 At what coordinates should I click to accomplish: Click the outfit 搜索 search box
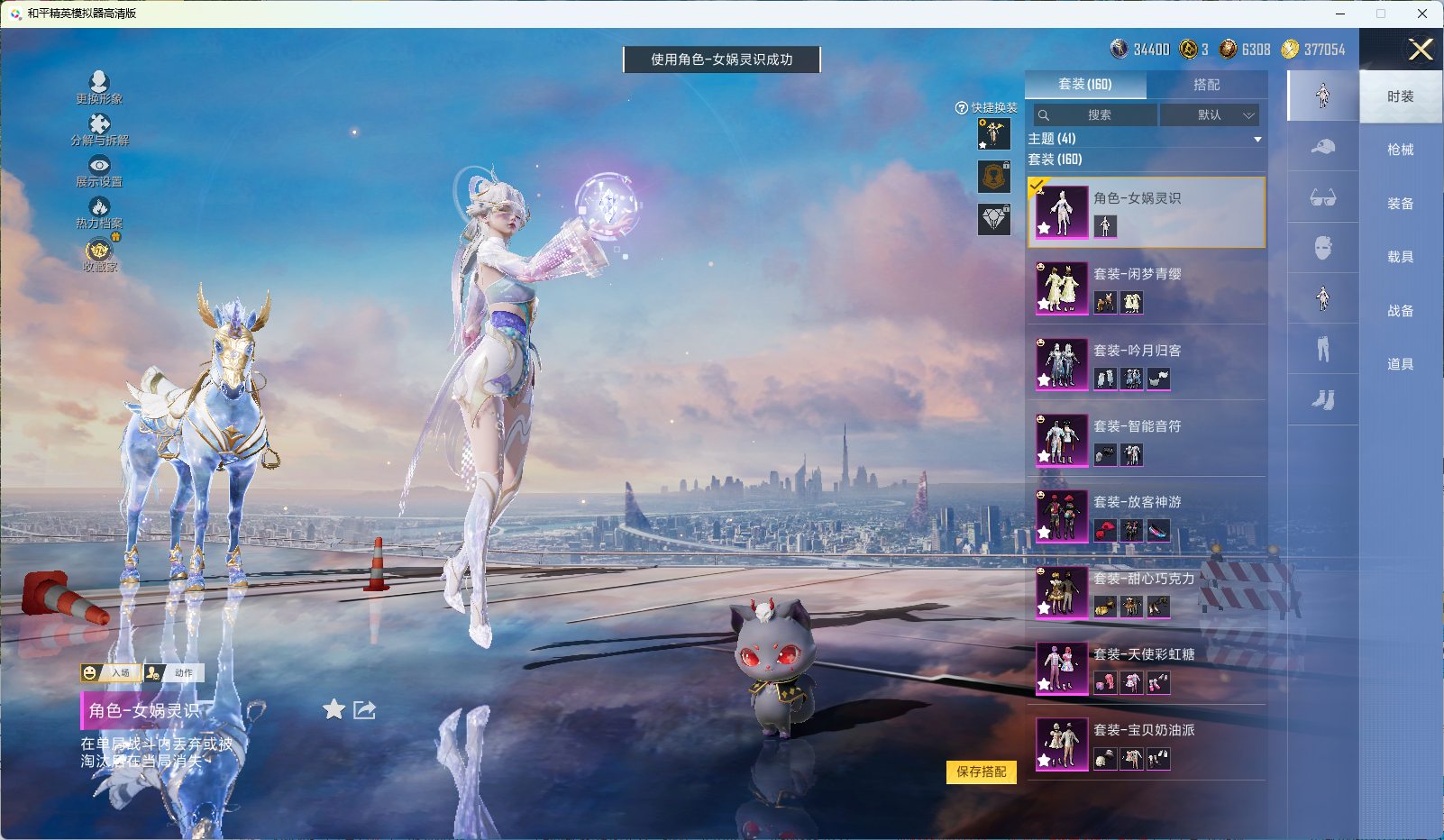tap(1096, 115)
